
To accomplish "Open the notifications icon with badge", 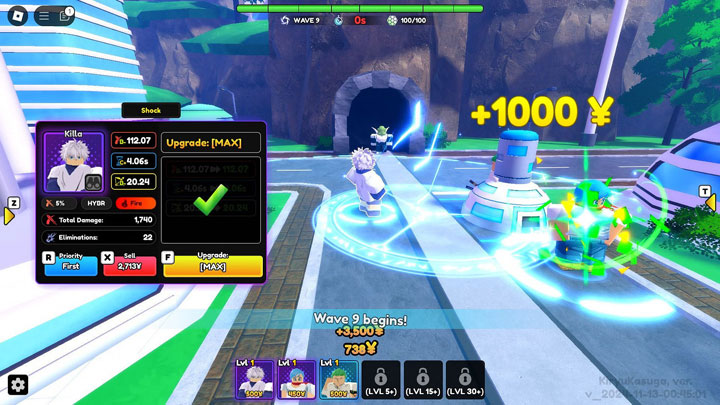I will click(x=65, y=15).
